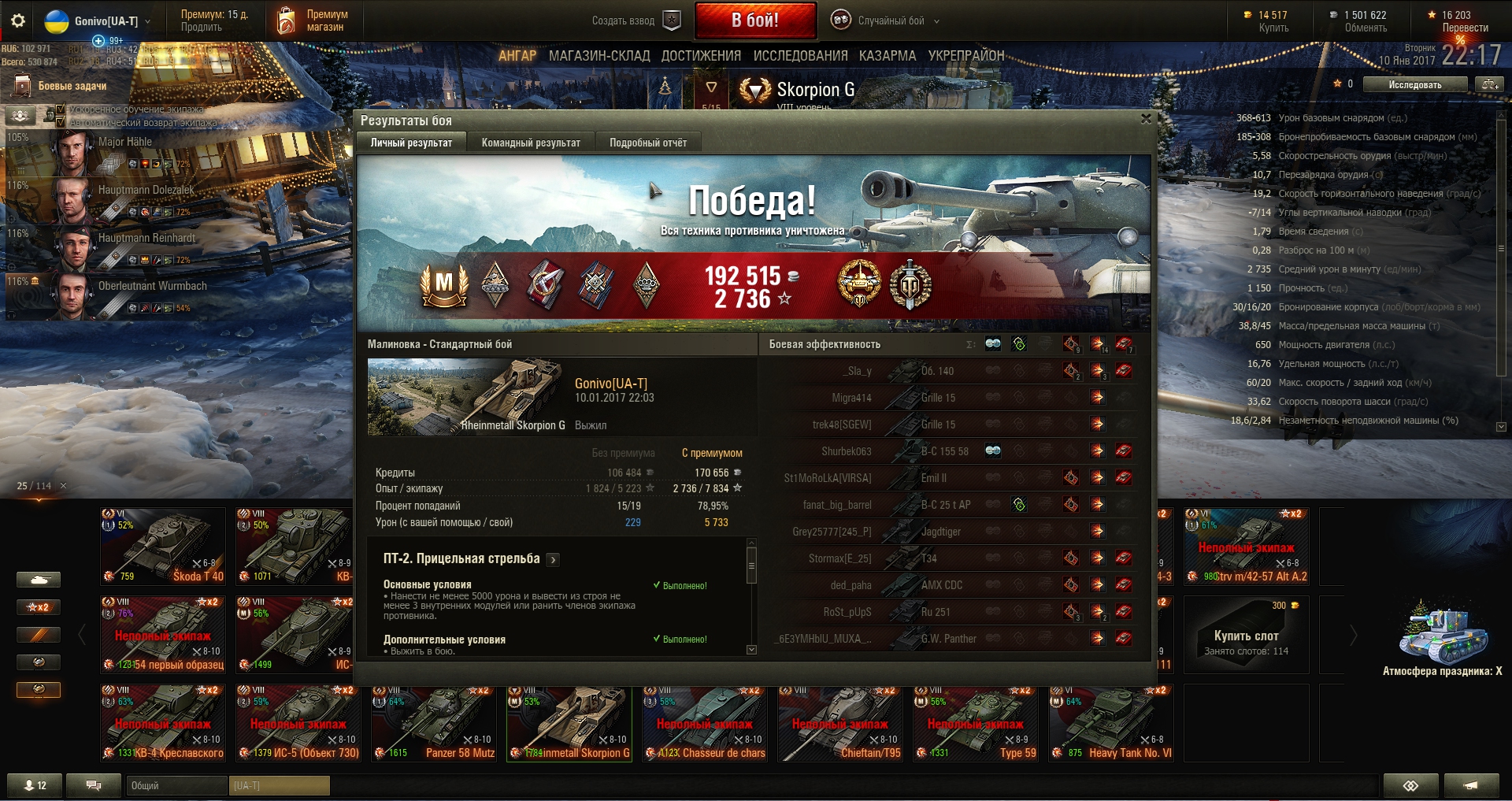Viewport: 1512px width, 801px height.
Task: Click the "Исследовать" research button
Action: tap(1414, 84)
